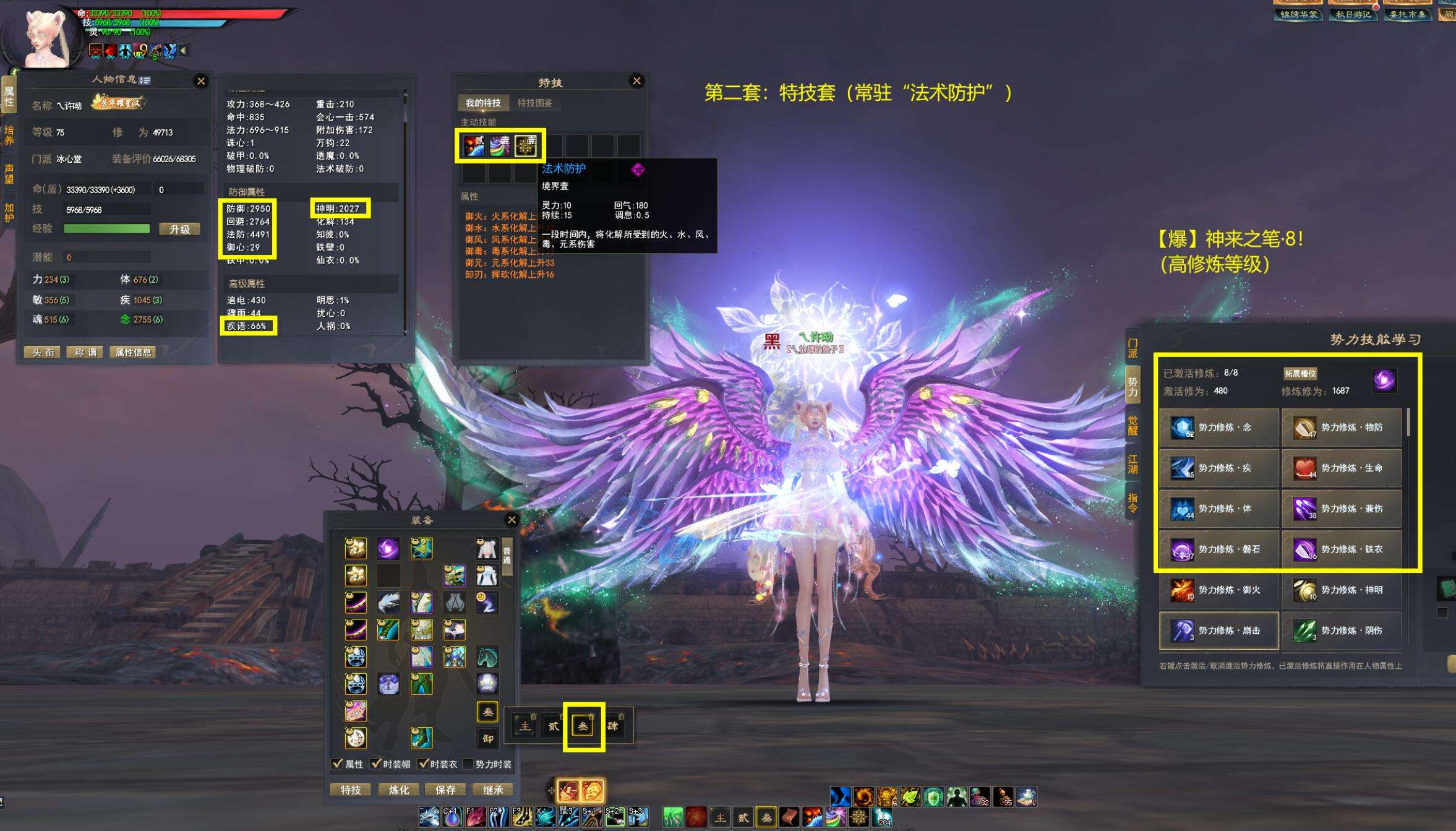Open the 头衔 title menu
Screen dimensions: 1456x831
pos(43,352)
